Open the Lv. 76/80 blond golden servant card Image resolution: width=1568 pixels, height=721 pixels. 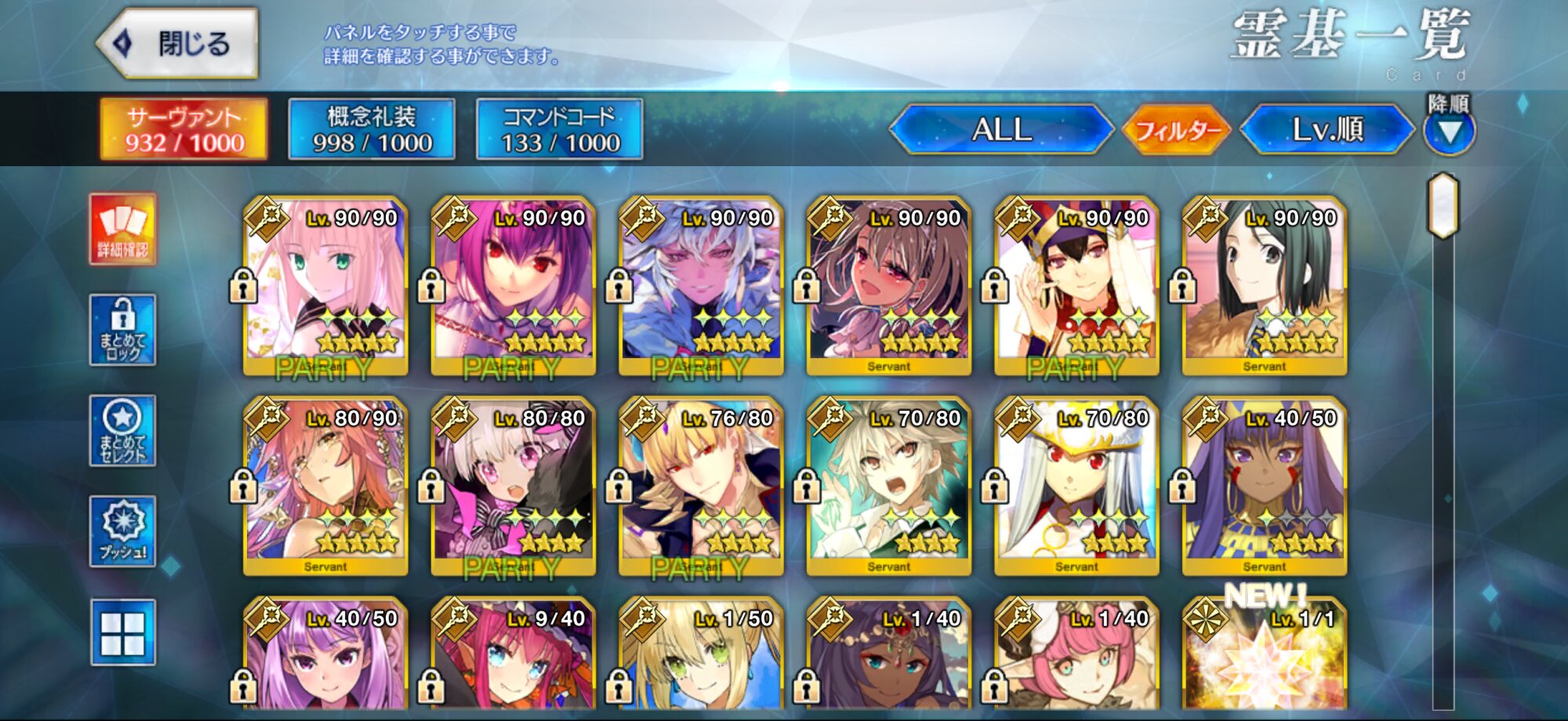(x=701, y=487)
